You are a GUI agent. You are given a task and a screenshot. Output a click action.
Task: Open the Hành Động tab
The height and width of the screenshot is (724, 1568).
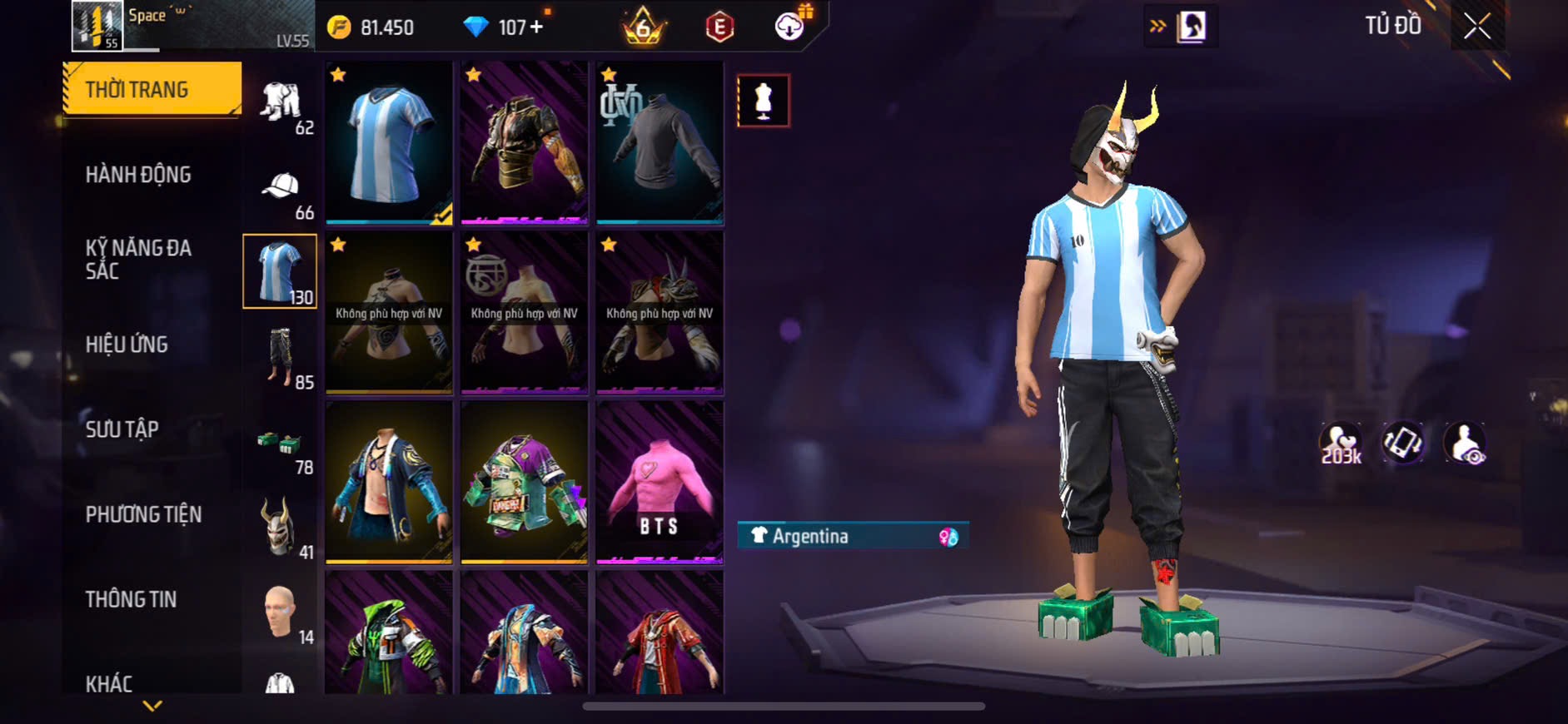click(x=138, y=175)
